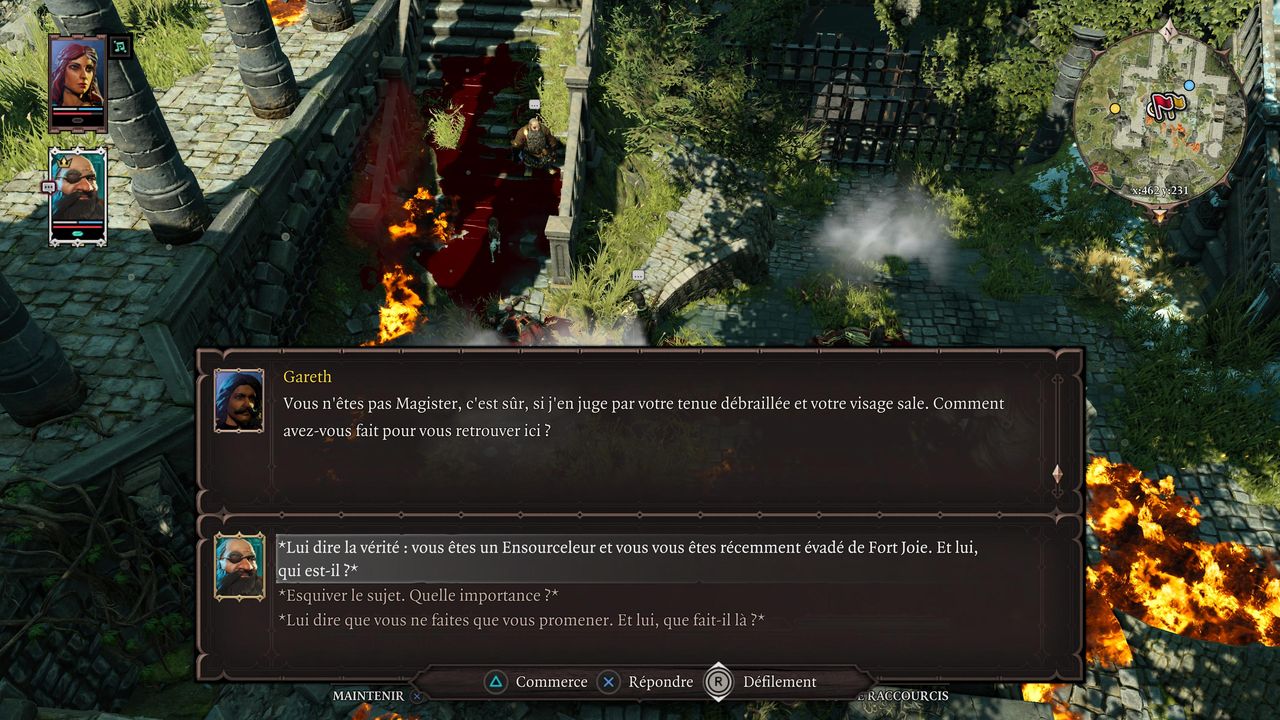Click Gareth's speaker portrait in dialogue

tap(239, 400)
